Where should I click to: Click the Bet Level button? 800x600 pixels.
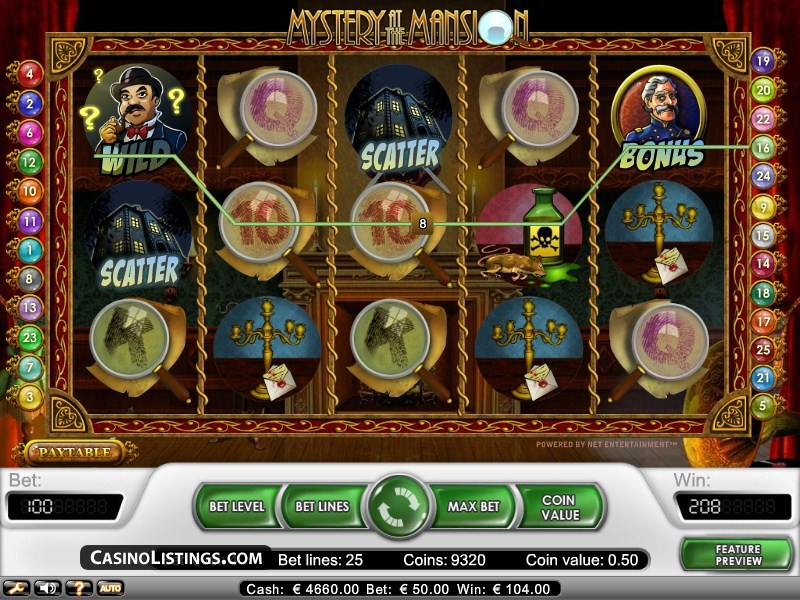237,506
